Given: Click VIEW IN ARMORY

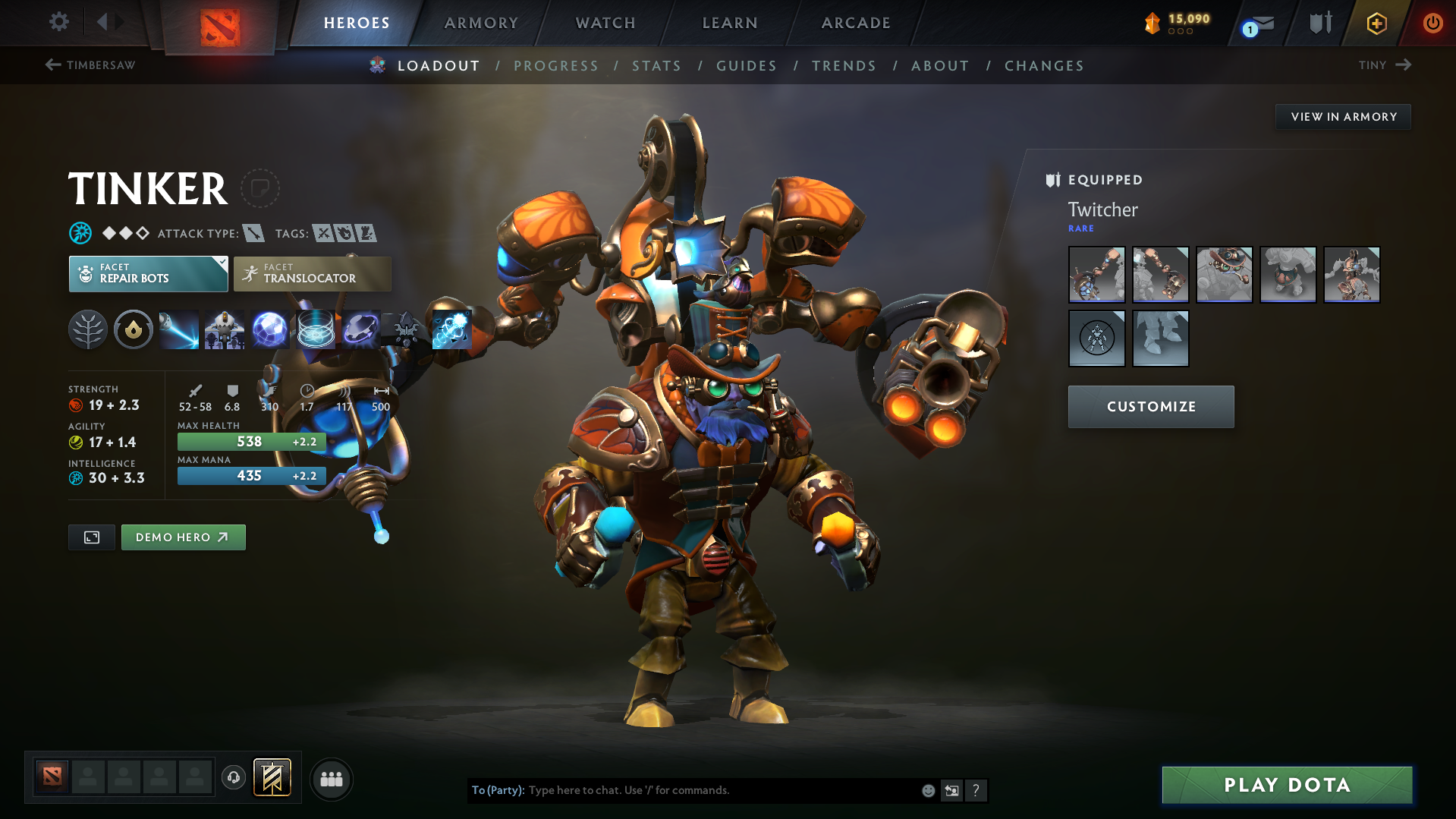Looking at the screenshot, I should point(1343,116).
